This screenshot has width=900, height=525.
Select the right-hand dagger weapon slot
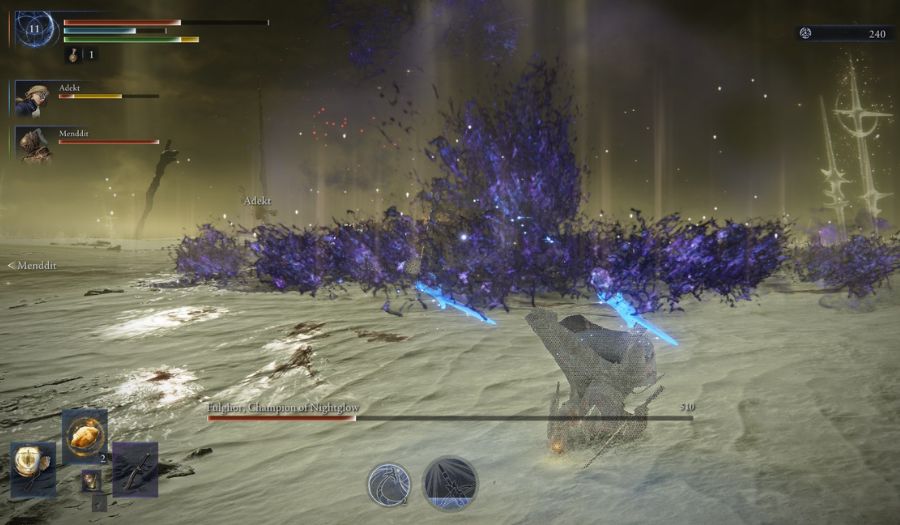click(135, 469)
